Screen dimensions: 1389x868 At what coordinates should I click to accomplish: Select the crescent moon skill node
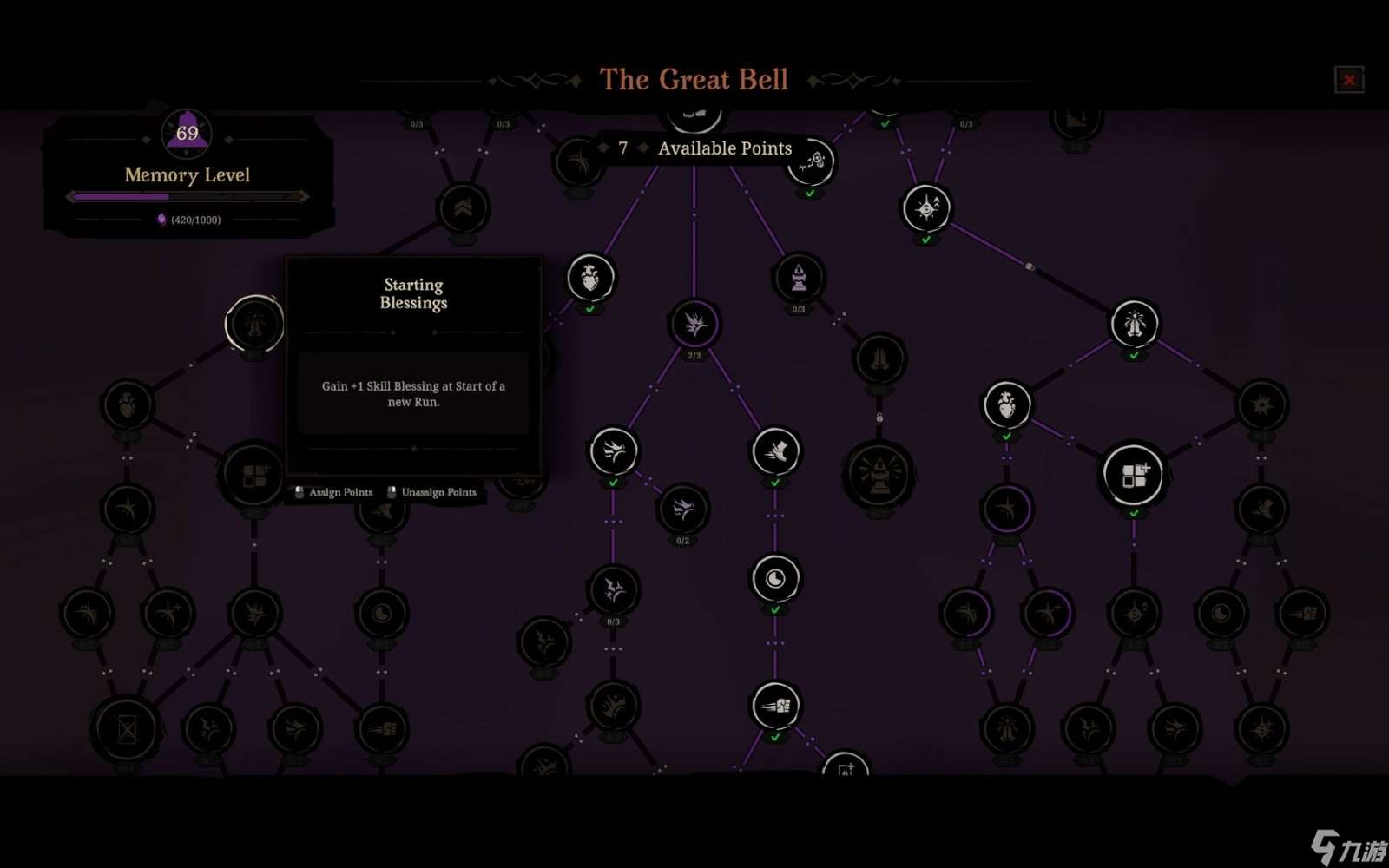[773, 578]
